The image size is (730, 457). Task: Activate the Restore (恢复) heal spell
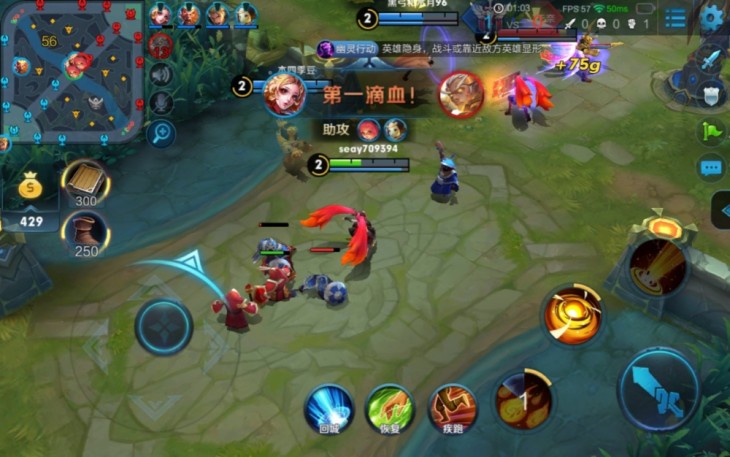tap(389, 409)
